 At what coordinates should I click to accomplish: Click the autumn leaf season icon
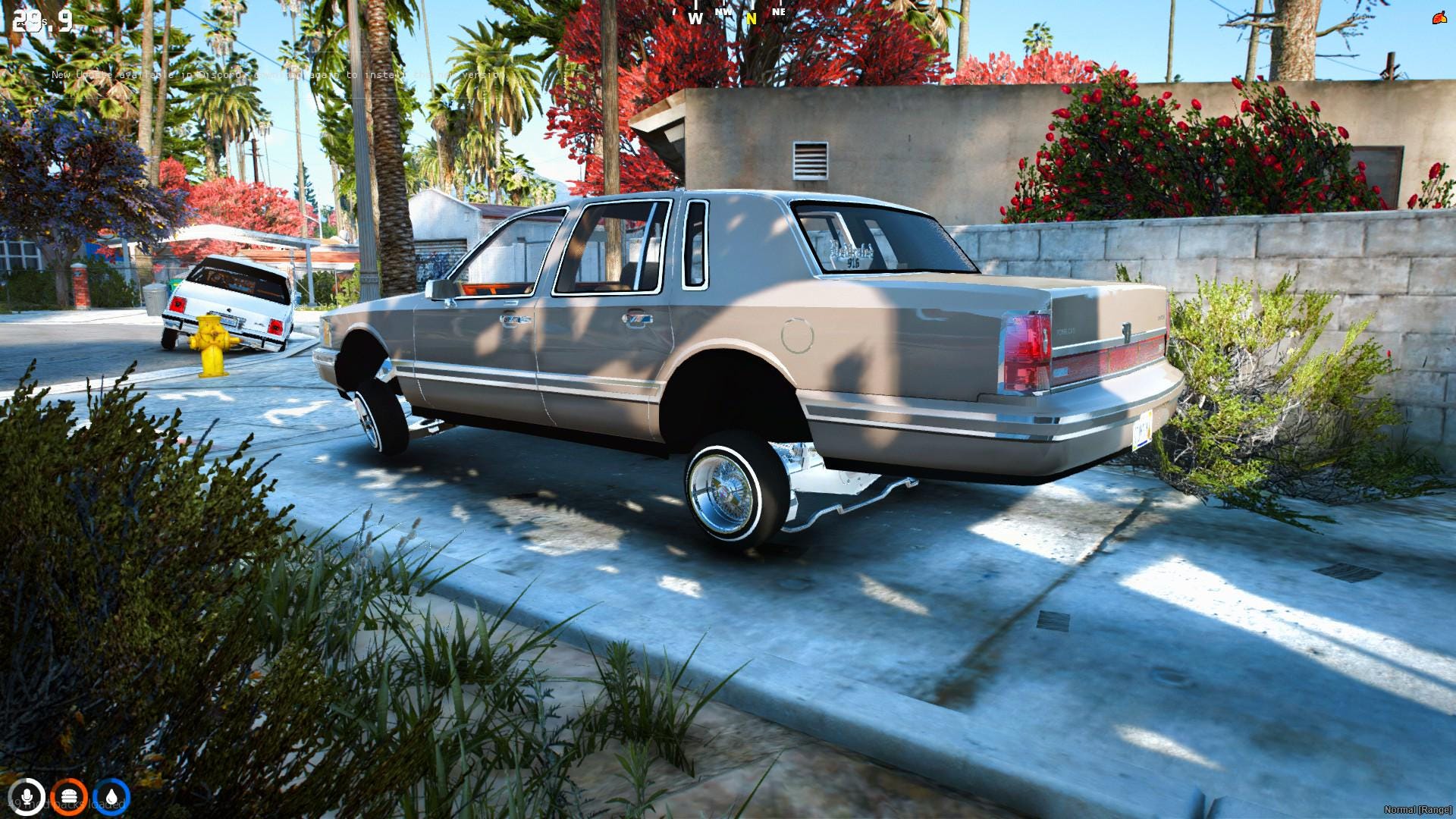pyautogui.click(x=1440, y=19)
